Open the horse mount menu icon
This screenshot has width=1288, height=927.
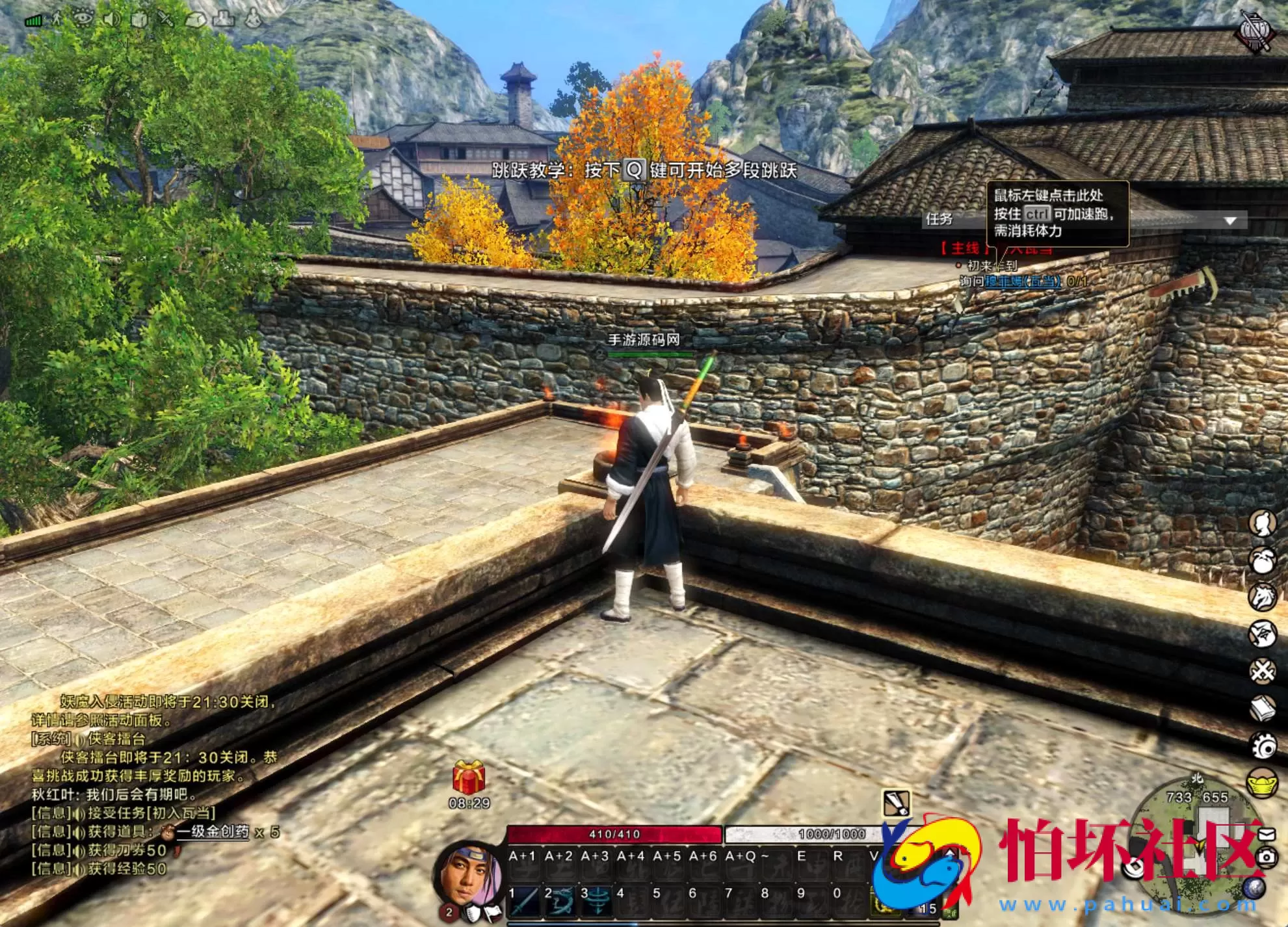(1263, 597)
